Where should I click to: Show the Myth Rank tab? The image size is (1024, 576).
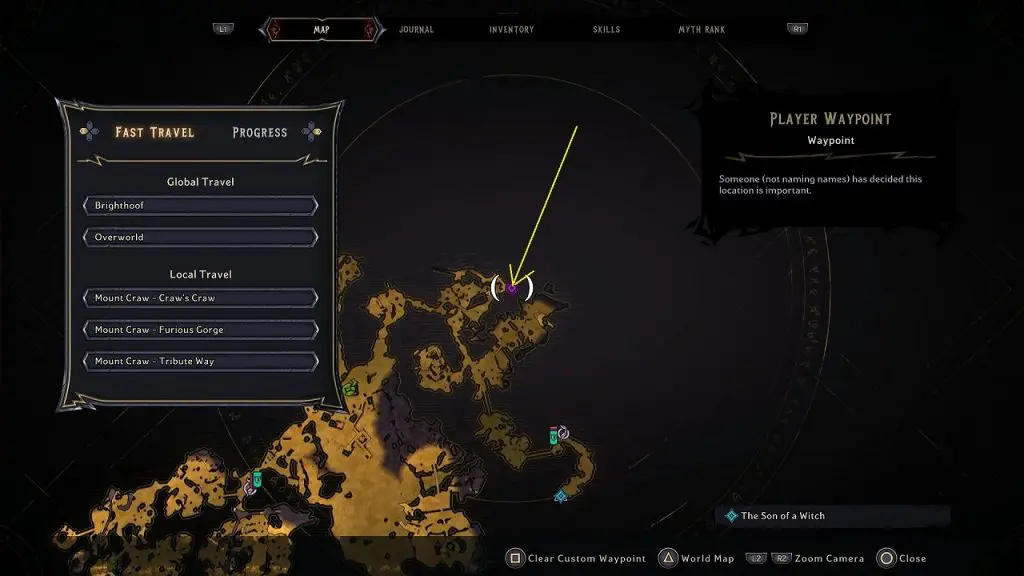[702, 30]
